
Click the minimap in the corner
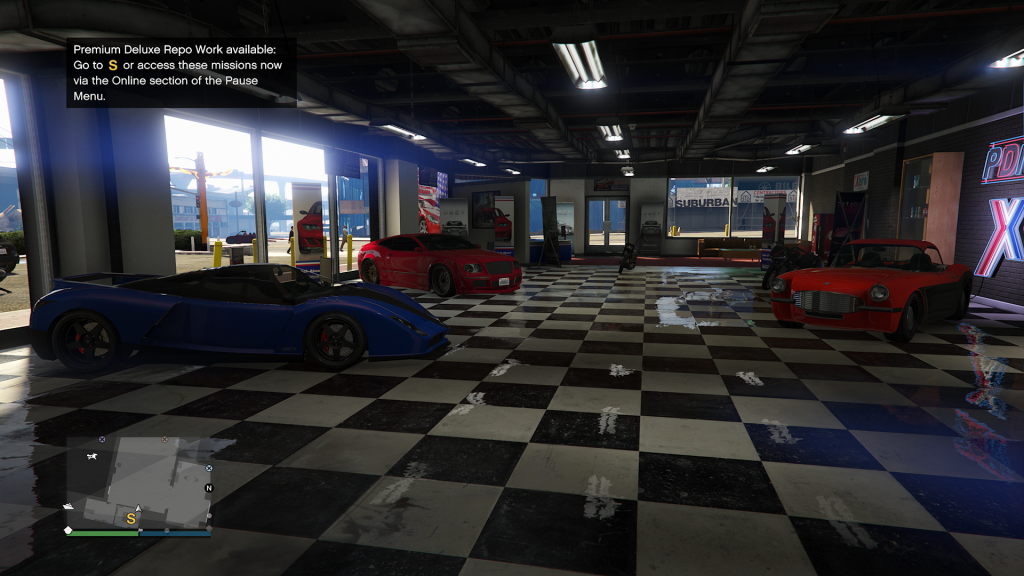coord(138,482)
